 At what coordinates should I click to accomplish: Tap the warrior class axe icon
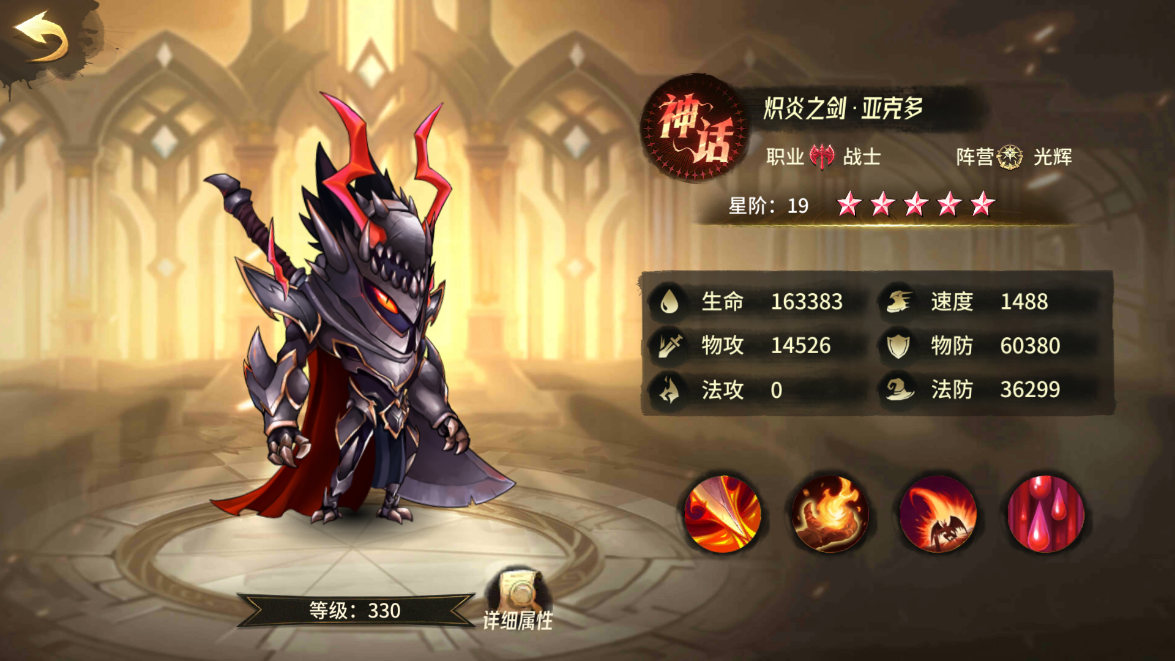coord(823,156)
